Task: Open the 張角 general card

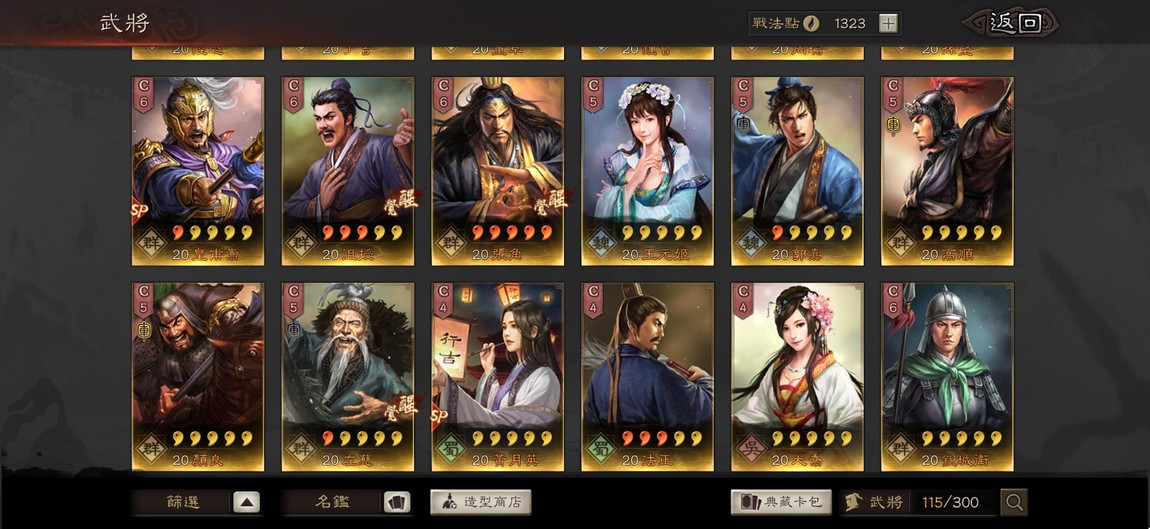Action: pyautogui.click(x=498, y=170)
